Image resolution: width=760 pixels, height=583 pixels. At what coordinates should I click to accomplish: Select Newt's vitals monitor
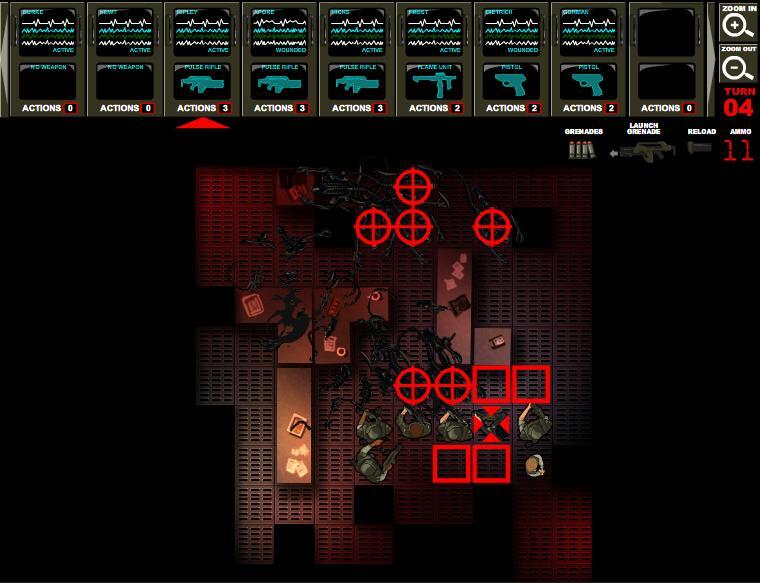(124, 32)
